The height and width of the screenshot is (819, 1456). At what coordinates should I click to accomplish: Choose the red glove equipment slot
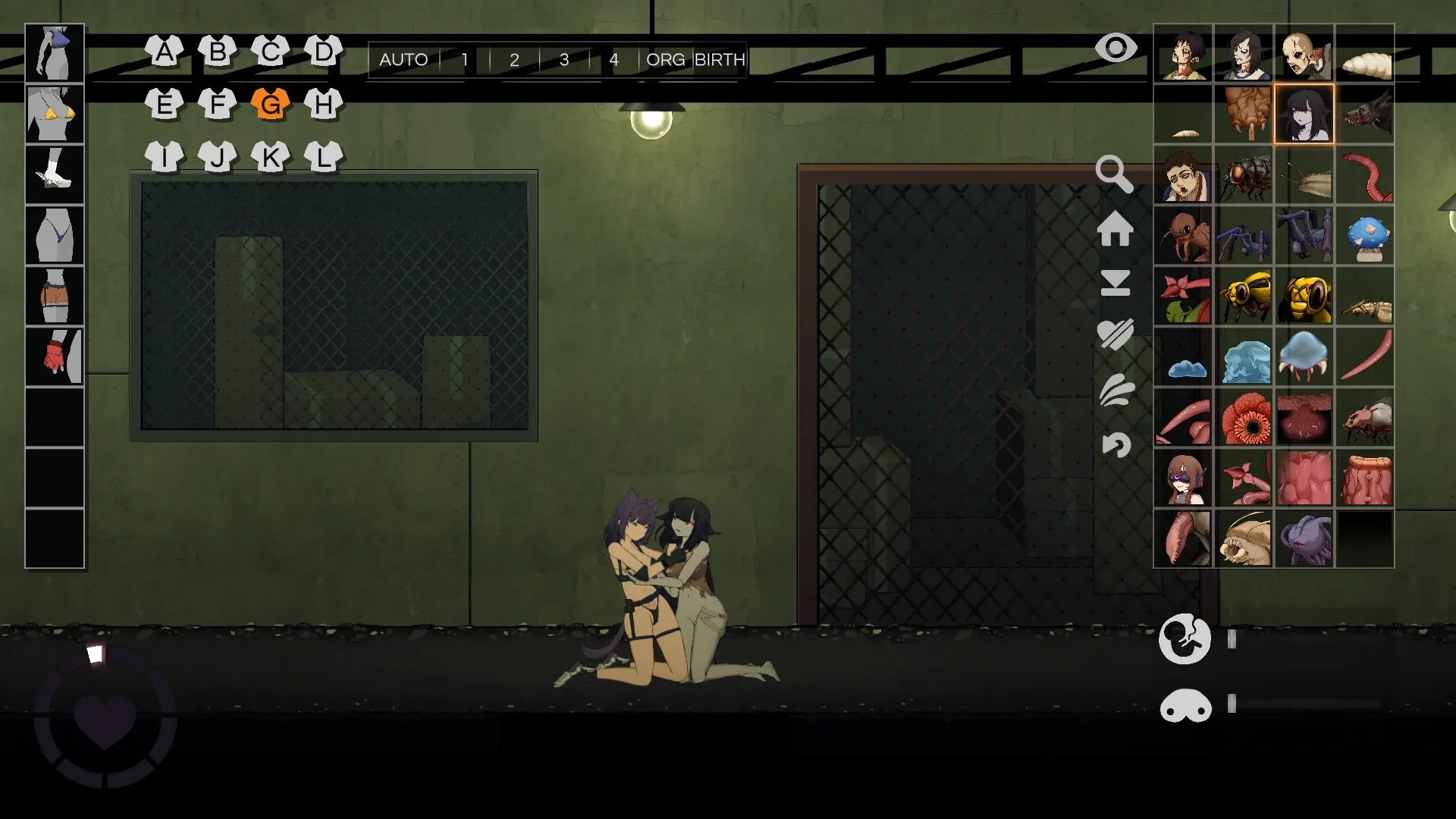(x=55, y=356)
